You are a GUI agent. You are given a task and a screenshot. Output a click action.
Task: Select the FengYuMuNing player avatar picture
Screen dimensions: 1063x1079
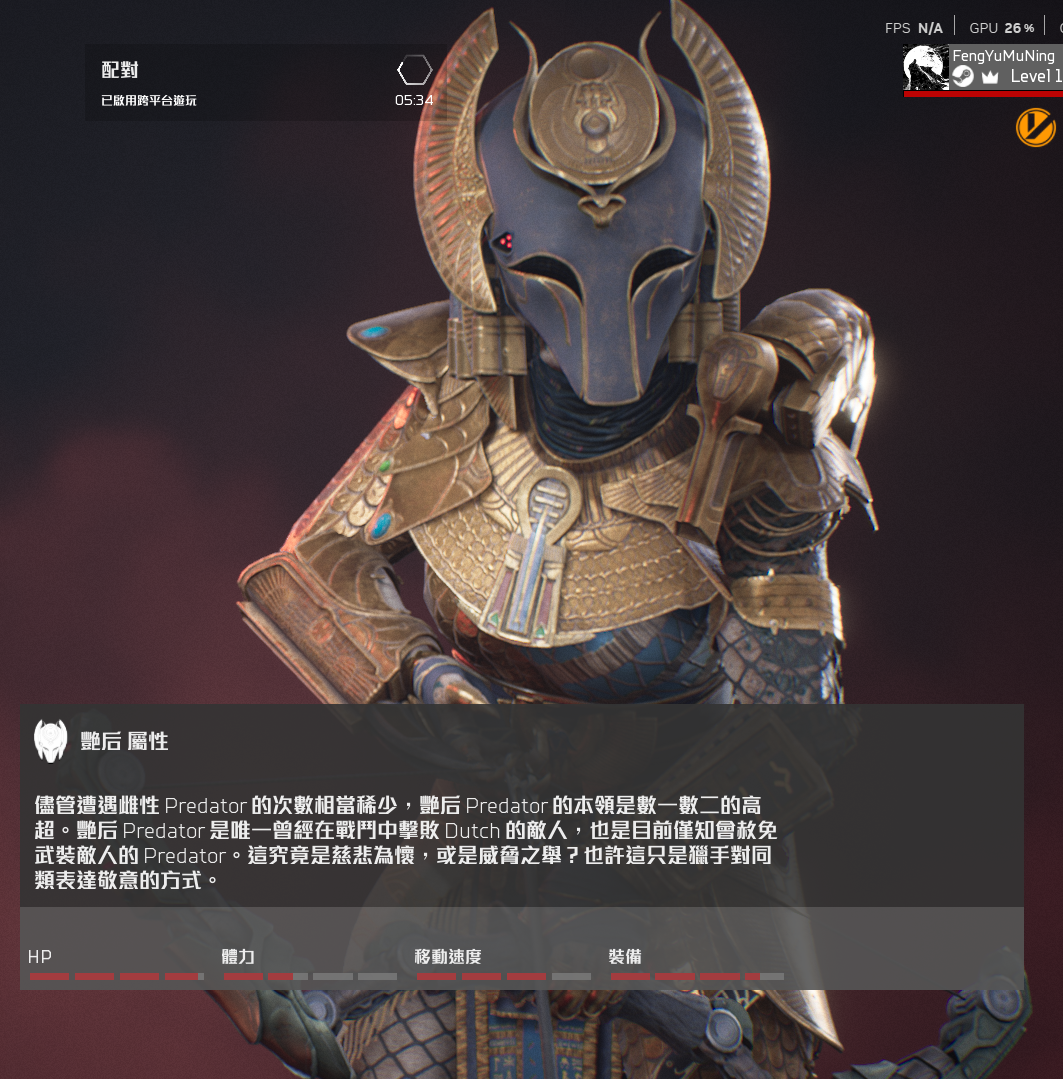925,67
